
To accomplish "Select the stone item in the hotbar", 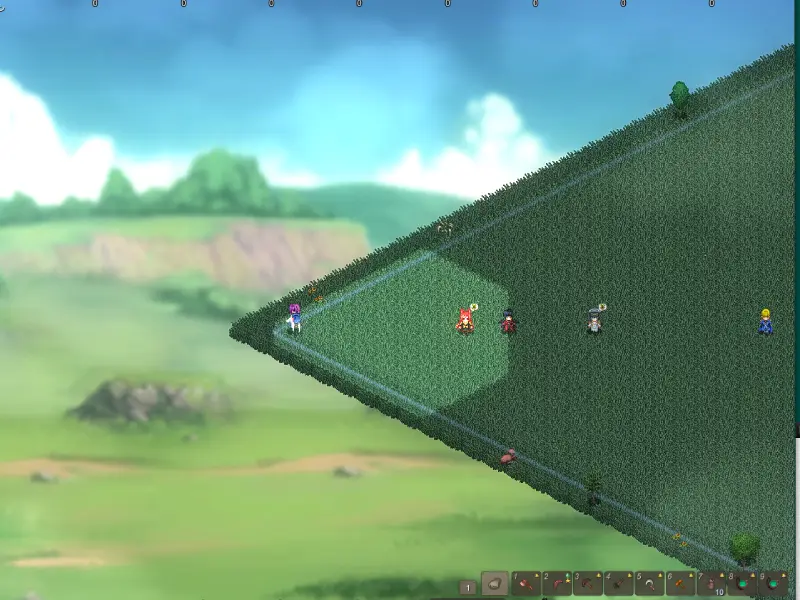I will pyautogui.click(x=495, y=584).
